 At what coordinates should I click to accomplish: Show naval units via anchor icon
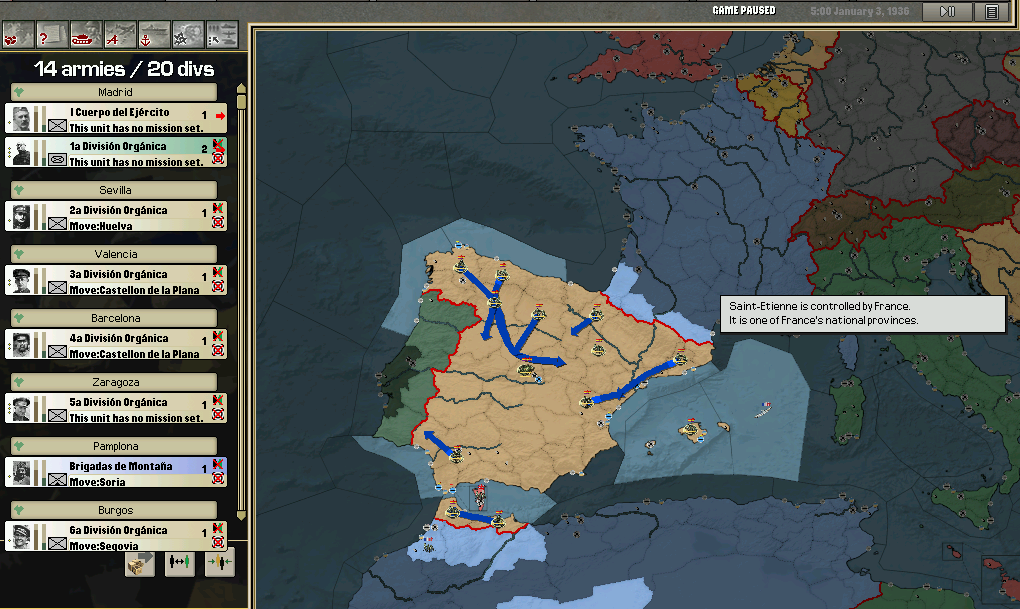pyautogui.click(x=153, y=36)
